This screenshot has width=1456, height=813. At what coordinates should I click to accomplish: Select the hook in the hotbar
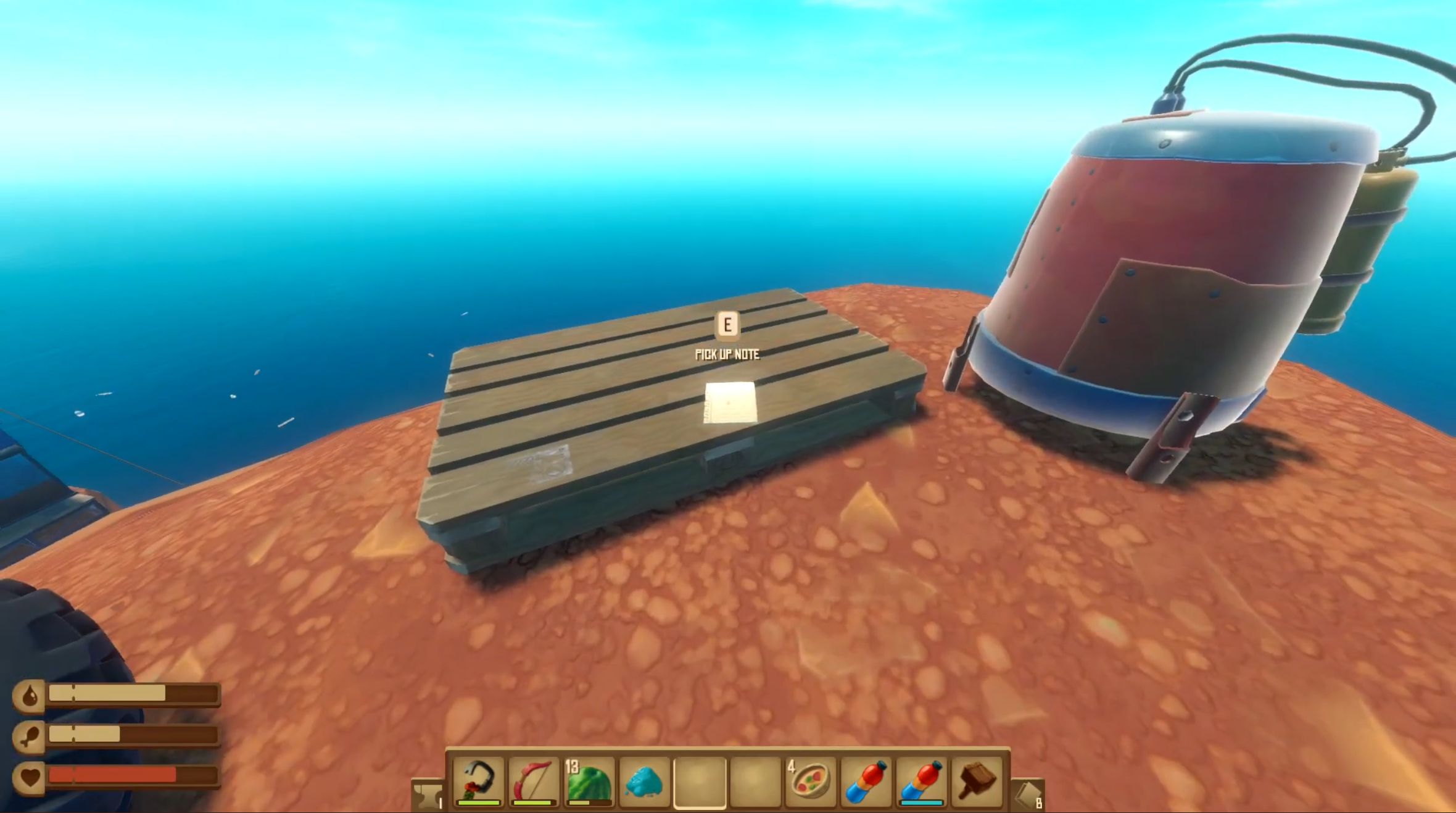(478, 782)
